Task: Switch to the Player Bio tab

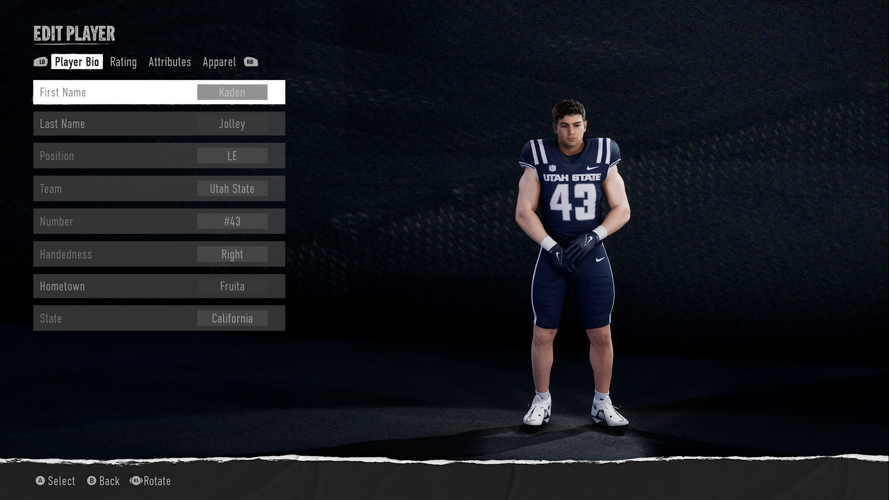Action: [77, 62]
